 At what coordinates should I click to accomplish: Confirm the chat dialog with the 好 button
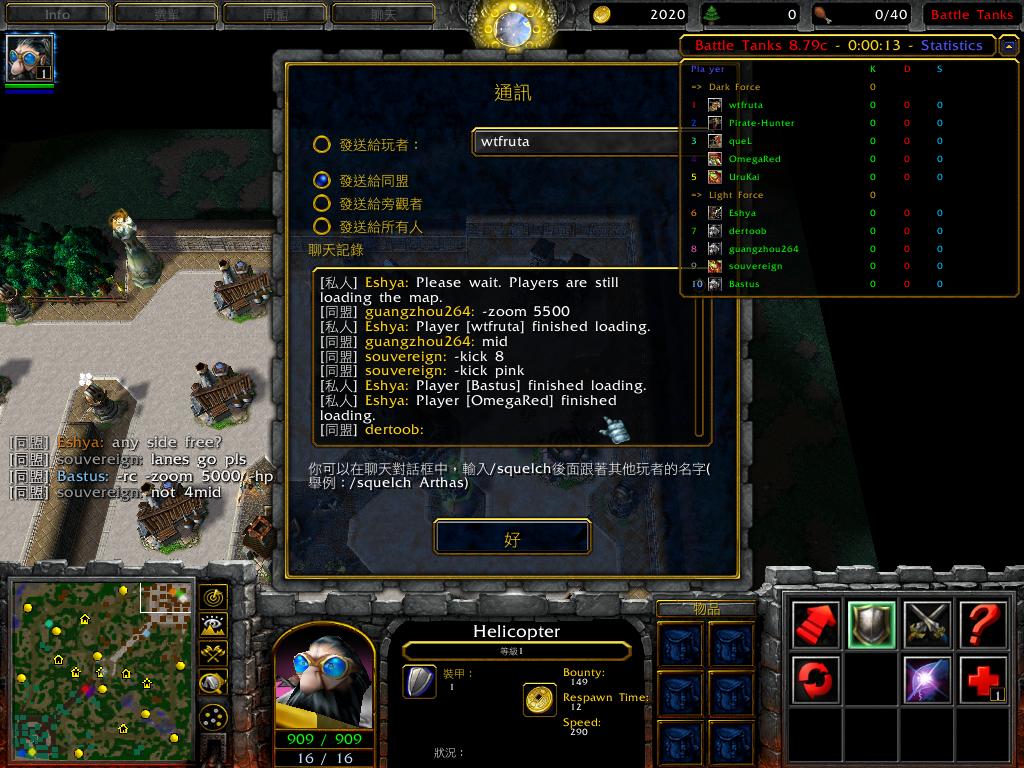512,538
